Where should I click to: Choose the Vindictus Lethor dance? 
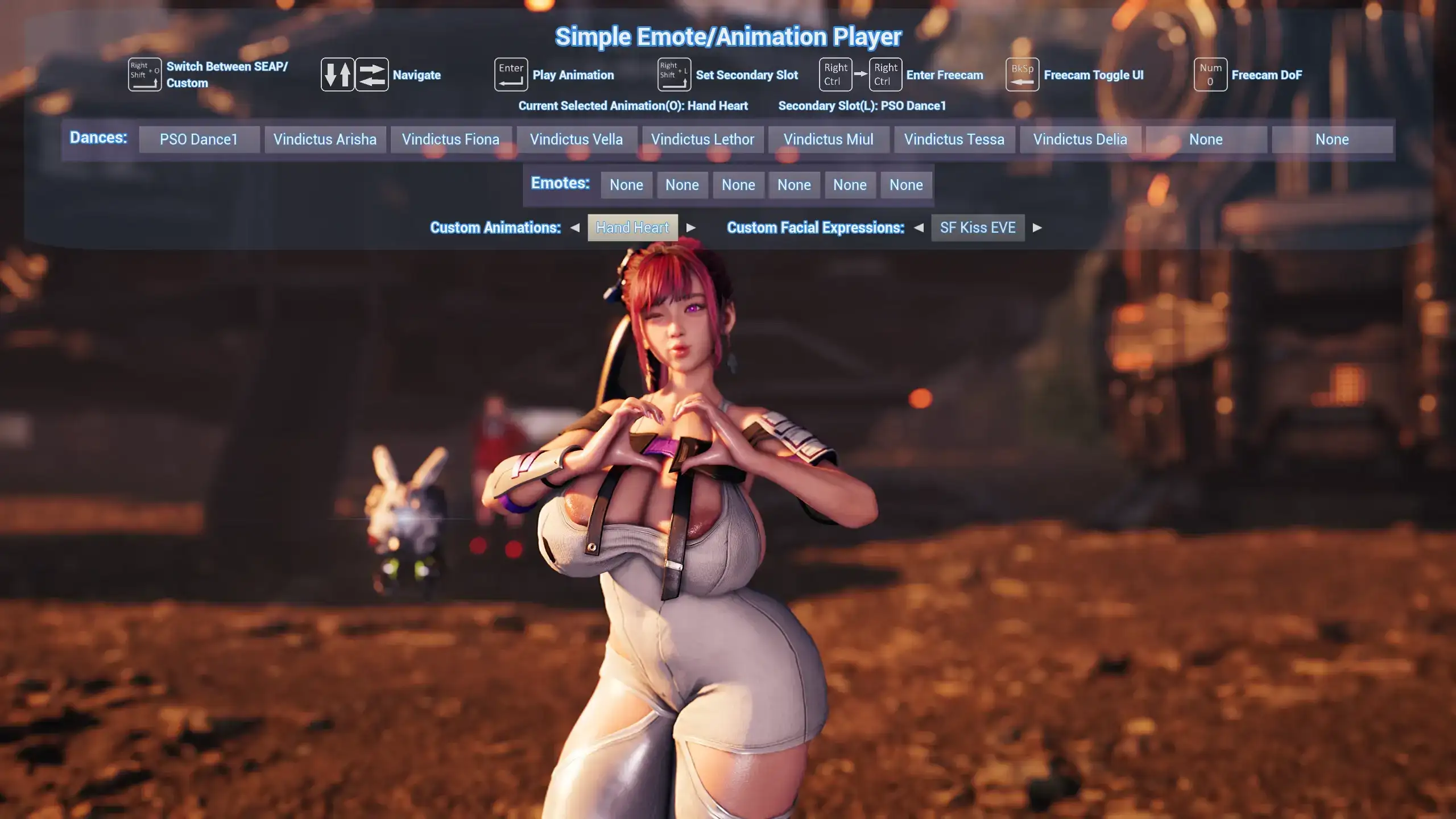pyautogui.click(x=702, y=139)
